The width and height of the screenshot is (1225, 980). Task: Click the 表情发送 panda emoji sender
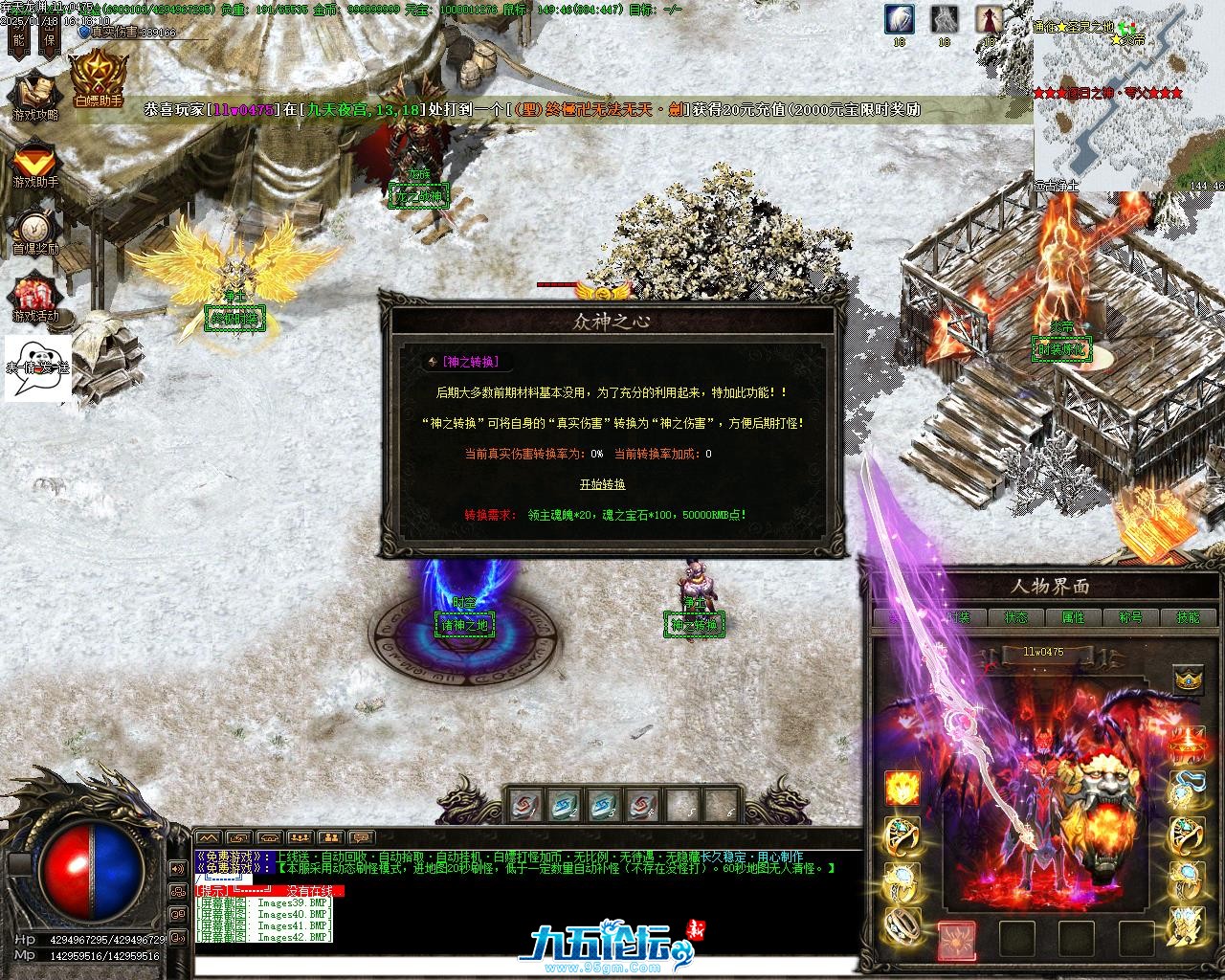(38, 366)
